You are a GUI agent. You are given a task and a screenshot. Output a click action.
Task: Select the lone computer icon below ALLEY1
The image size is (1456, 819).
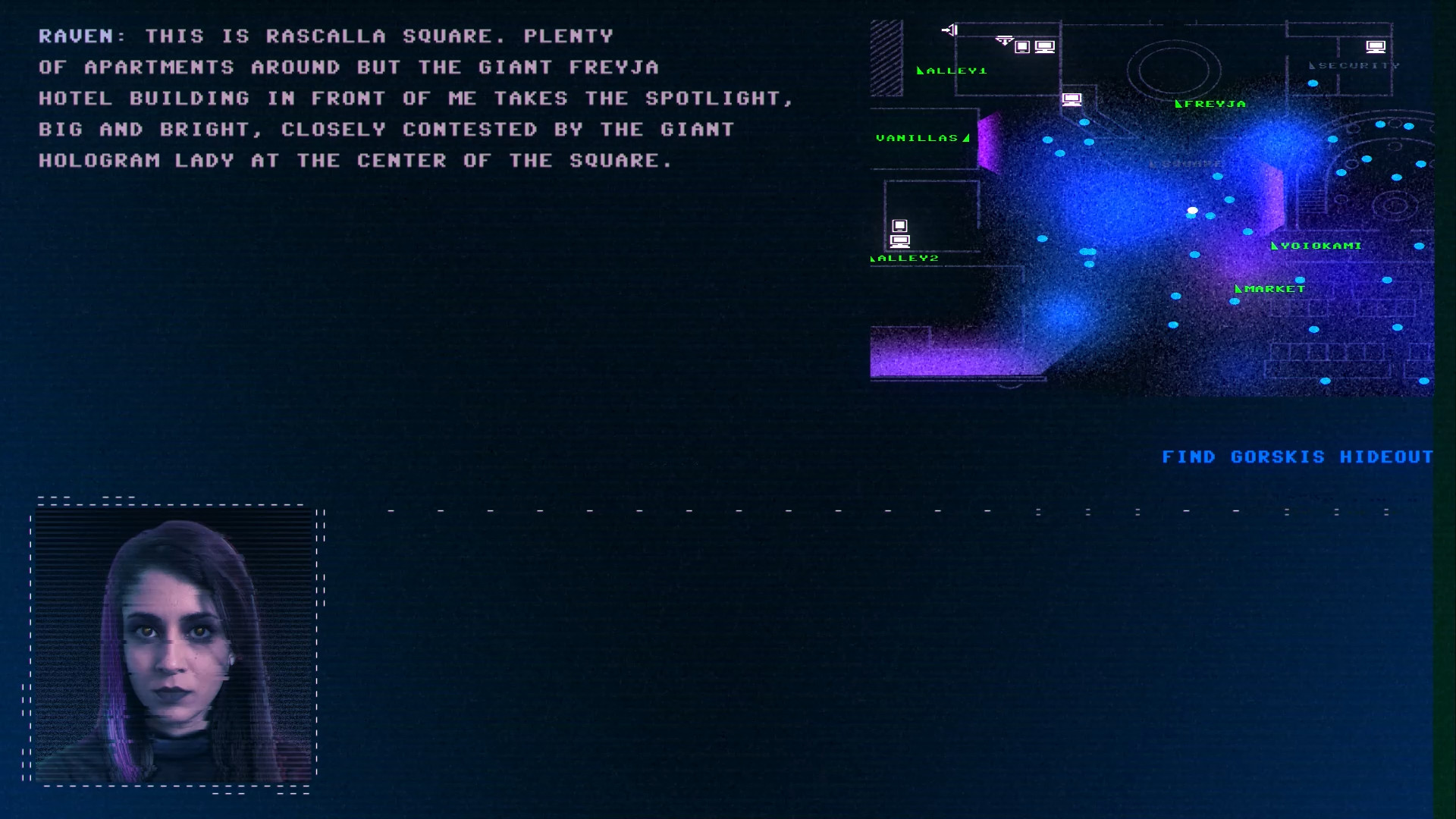pos(1072,99)
